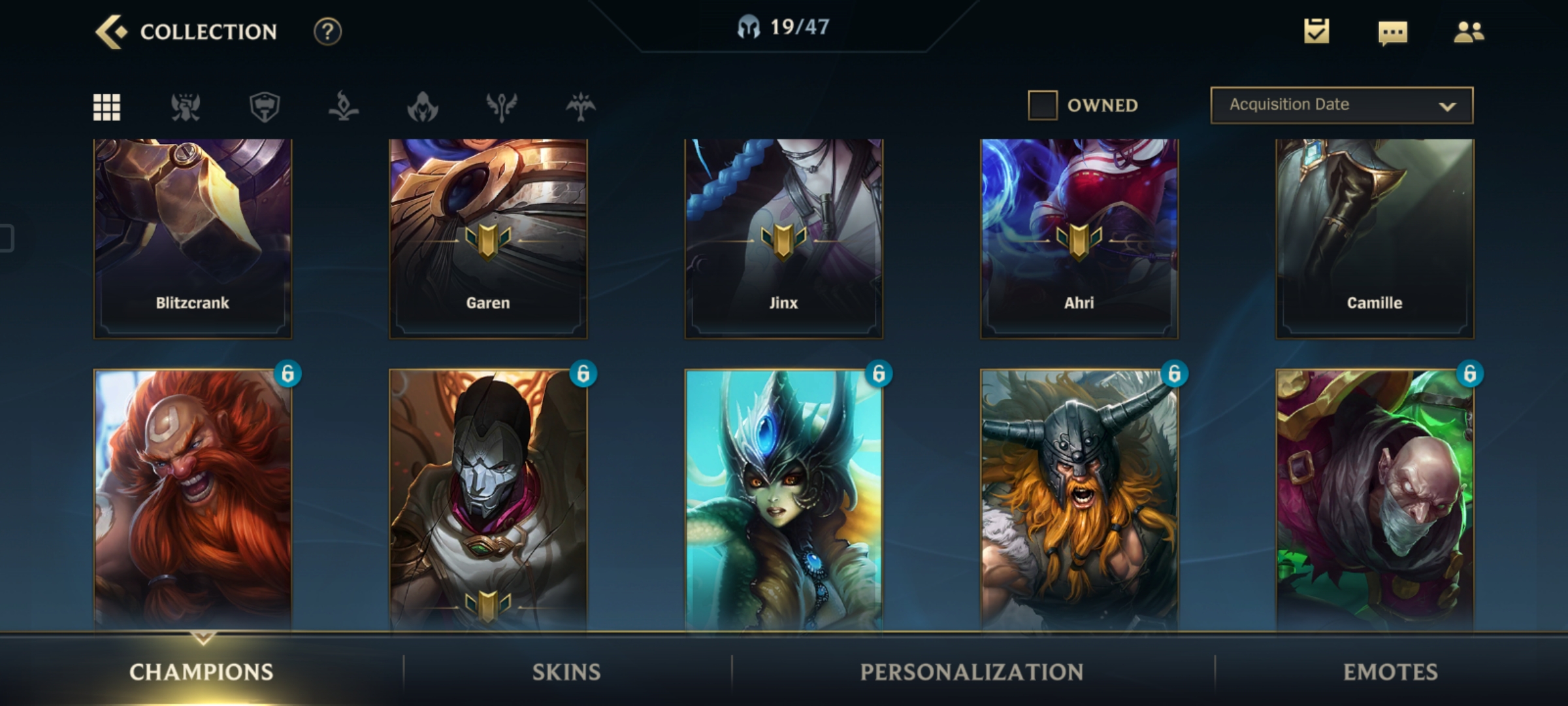
Task: Choose the masked Jhin champion card
Action: click(x=488, y=499)
